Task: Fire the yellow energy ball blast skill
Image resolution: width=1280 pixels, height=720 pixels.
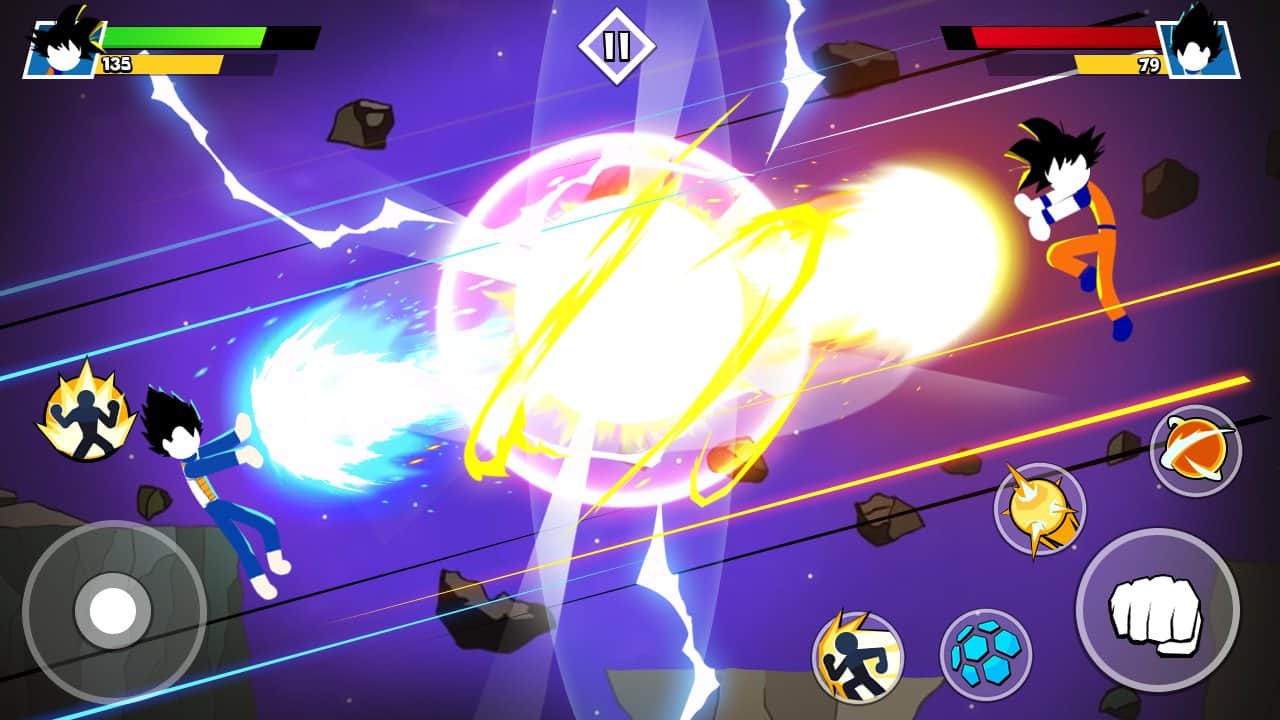Action: point(1039,509)
